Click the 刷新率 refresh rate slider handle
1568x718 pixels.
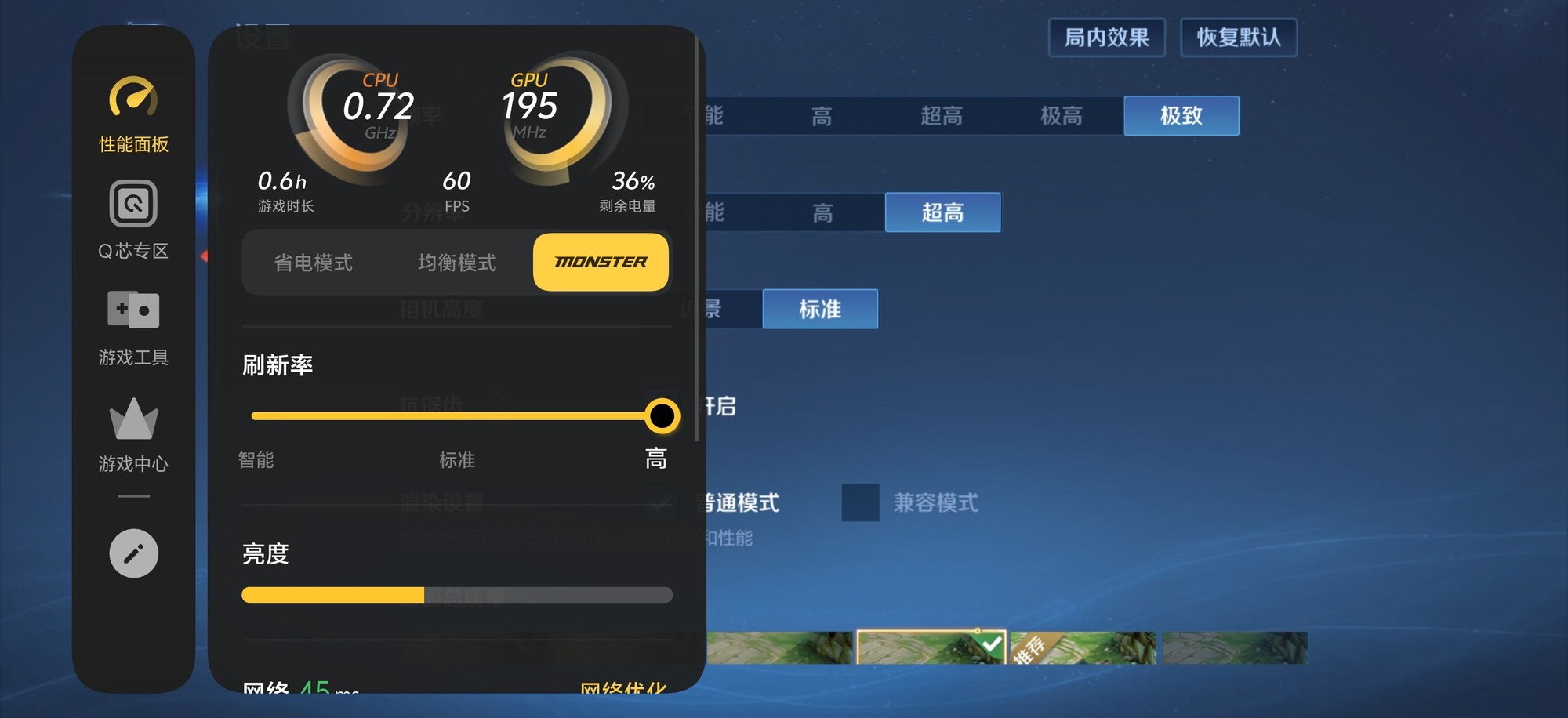[662, 415]
